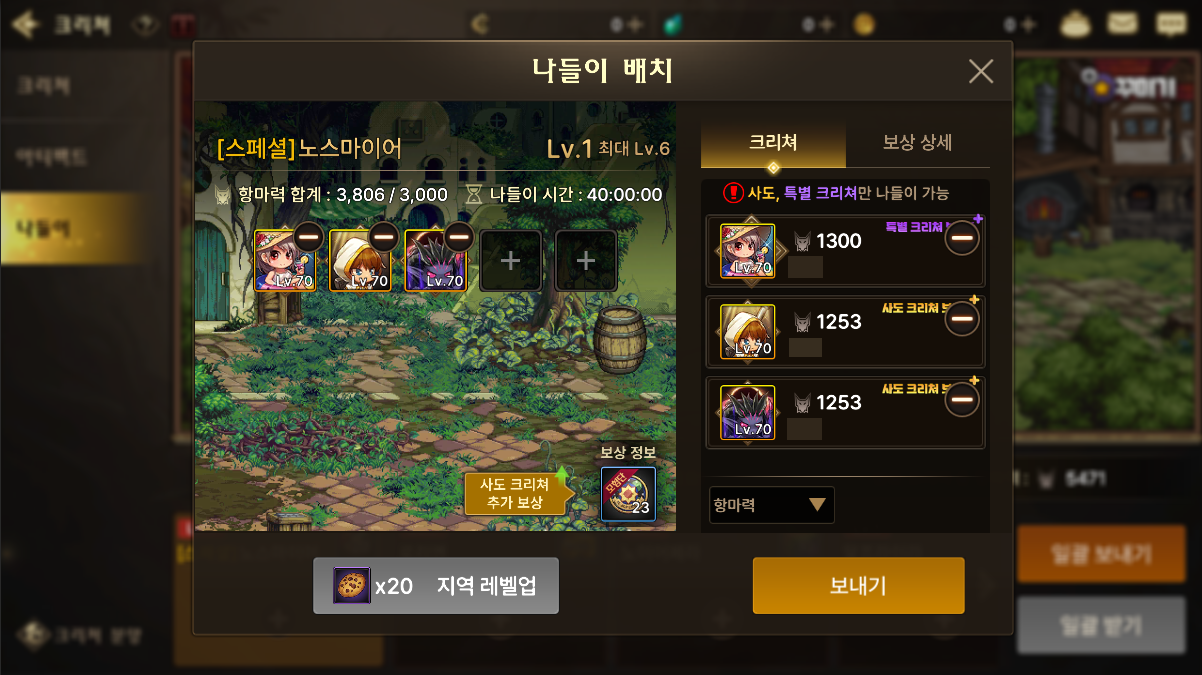Select the purple demon creature in deployed slots

(435, 261)
